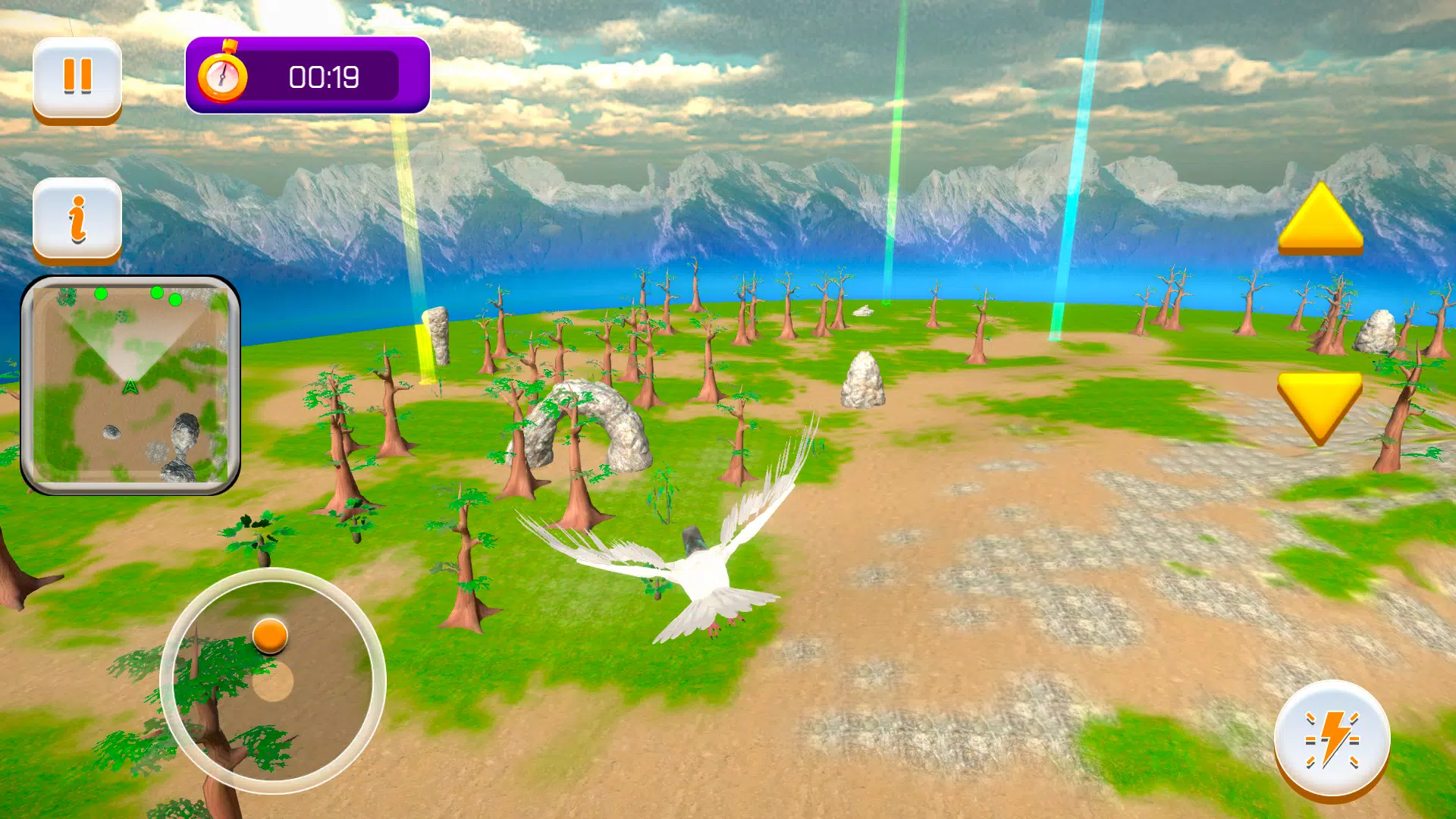Tap the info button to expand instructions
This screenshot has width=1456, height=819.
(77, 218)
